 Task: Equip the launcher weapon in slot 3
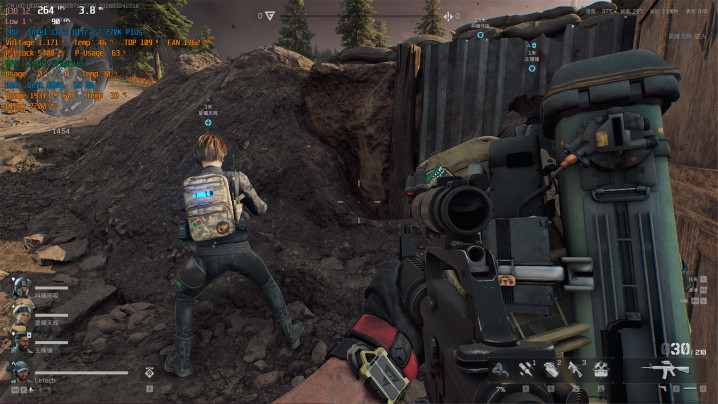[574, 369]
